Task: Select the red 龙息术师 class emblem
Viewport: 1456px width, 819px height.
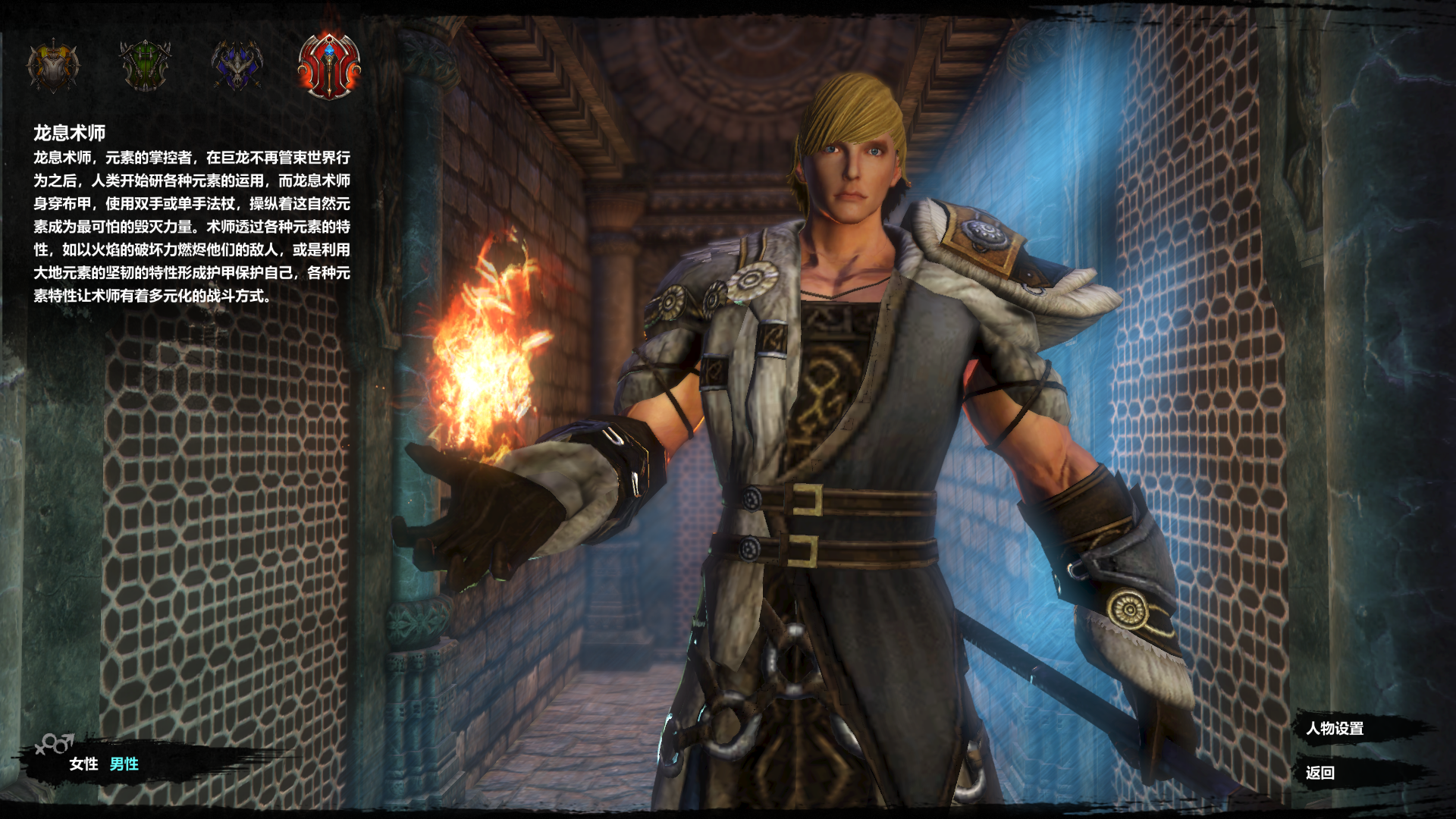Action: coord(329,65)
